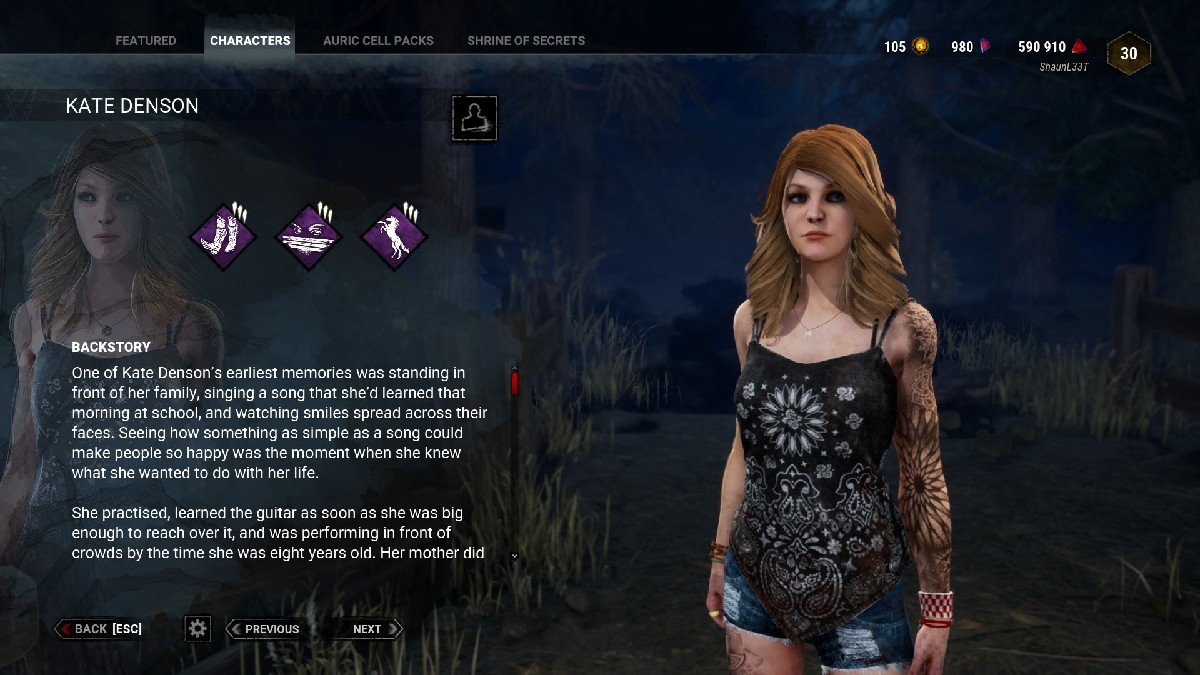Select the Windows of Opportunity perk icon

(309, 237)
